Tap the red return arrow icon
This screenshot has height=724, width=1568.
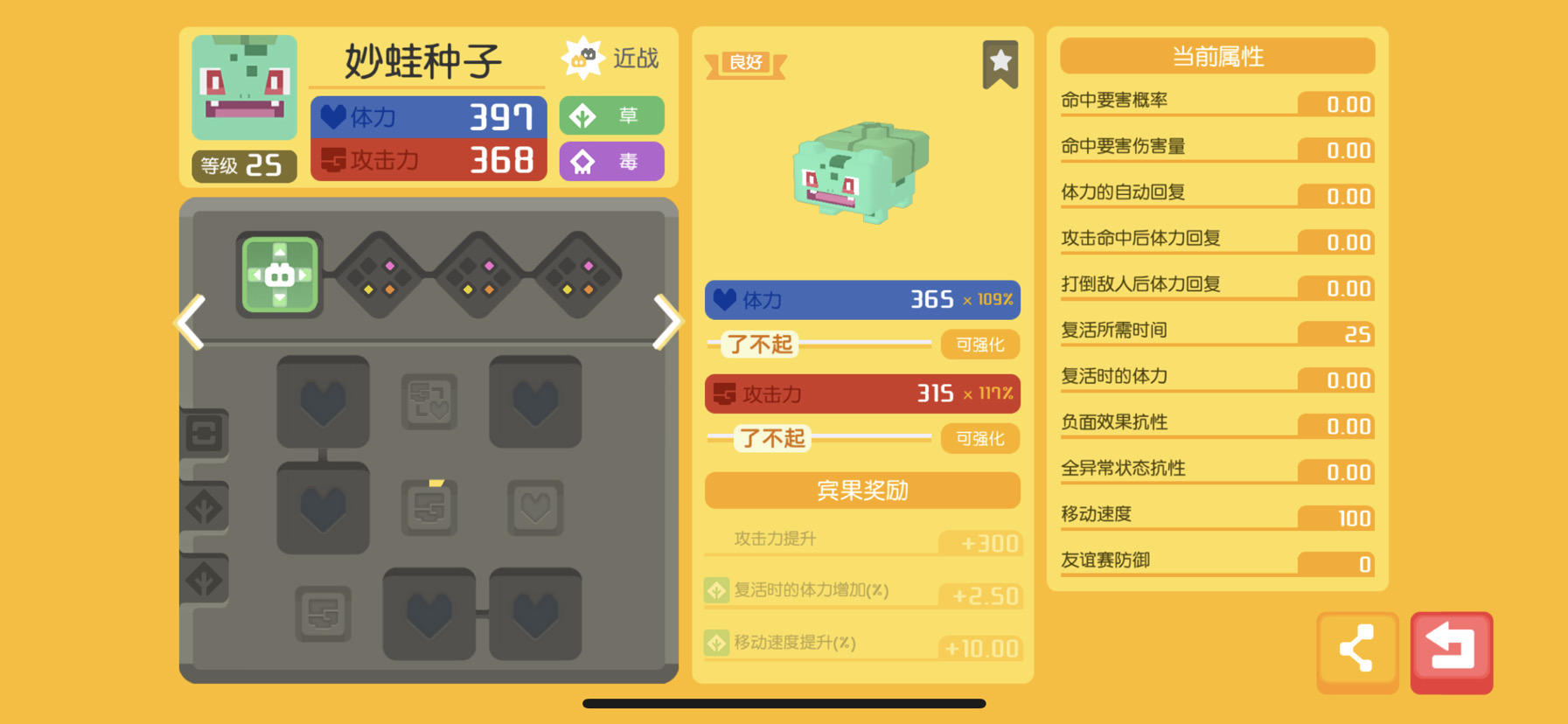coord(1453,649)
